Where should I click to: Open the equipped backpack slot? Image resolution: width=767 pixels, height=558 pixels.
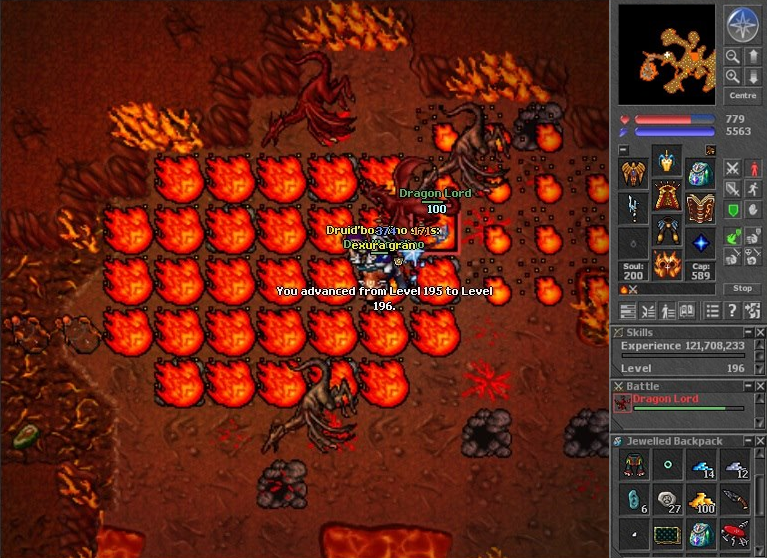coord(700,172)
